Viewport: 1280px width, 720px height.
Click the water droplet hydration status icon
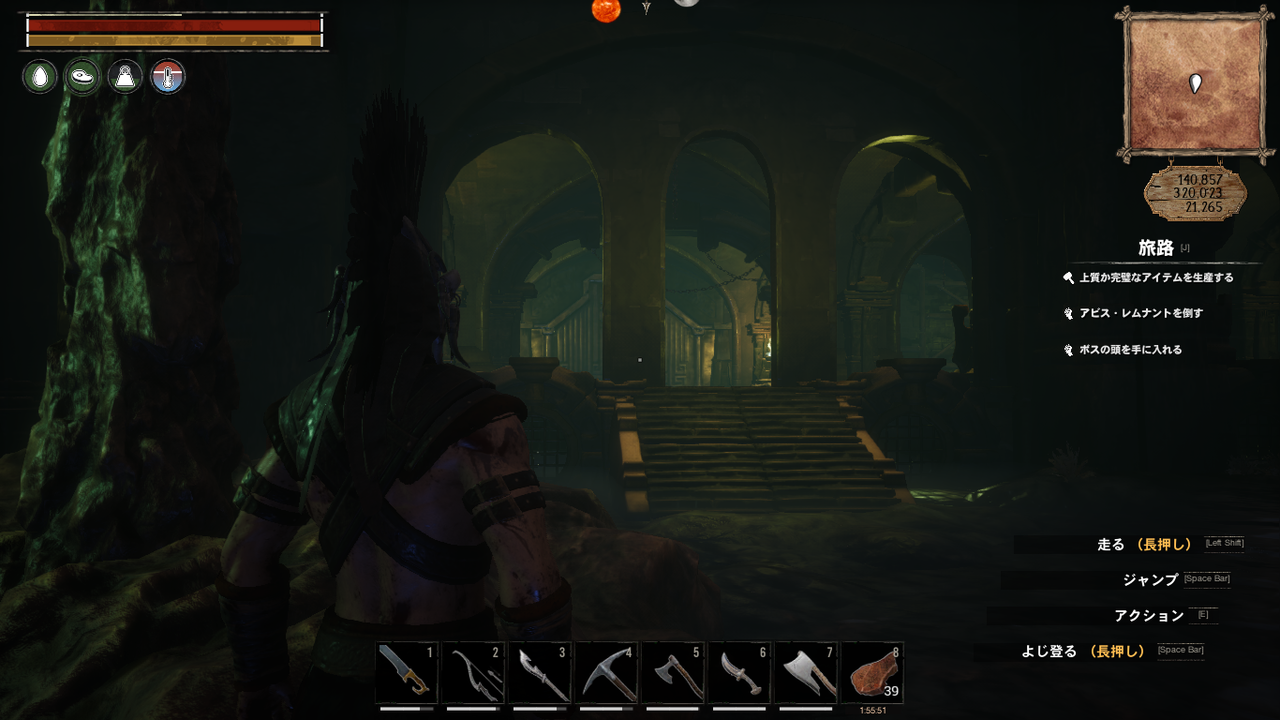coord(38,76)
